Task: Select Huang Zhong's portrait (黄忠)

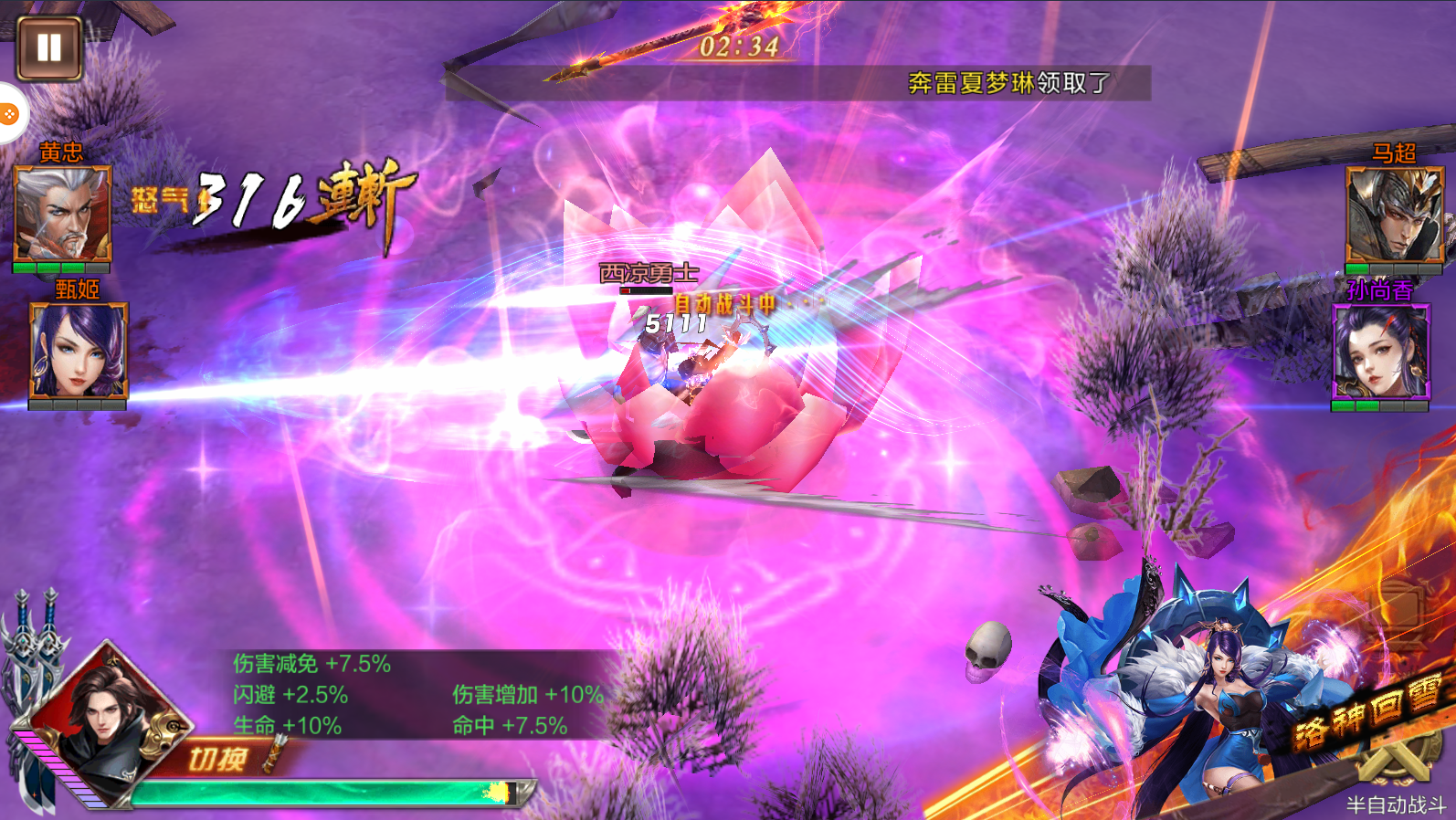Action: (62, 215)
